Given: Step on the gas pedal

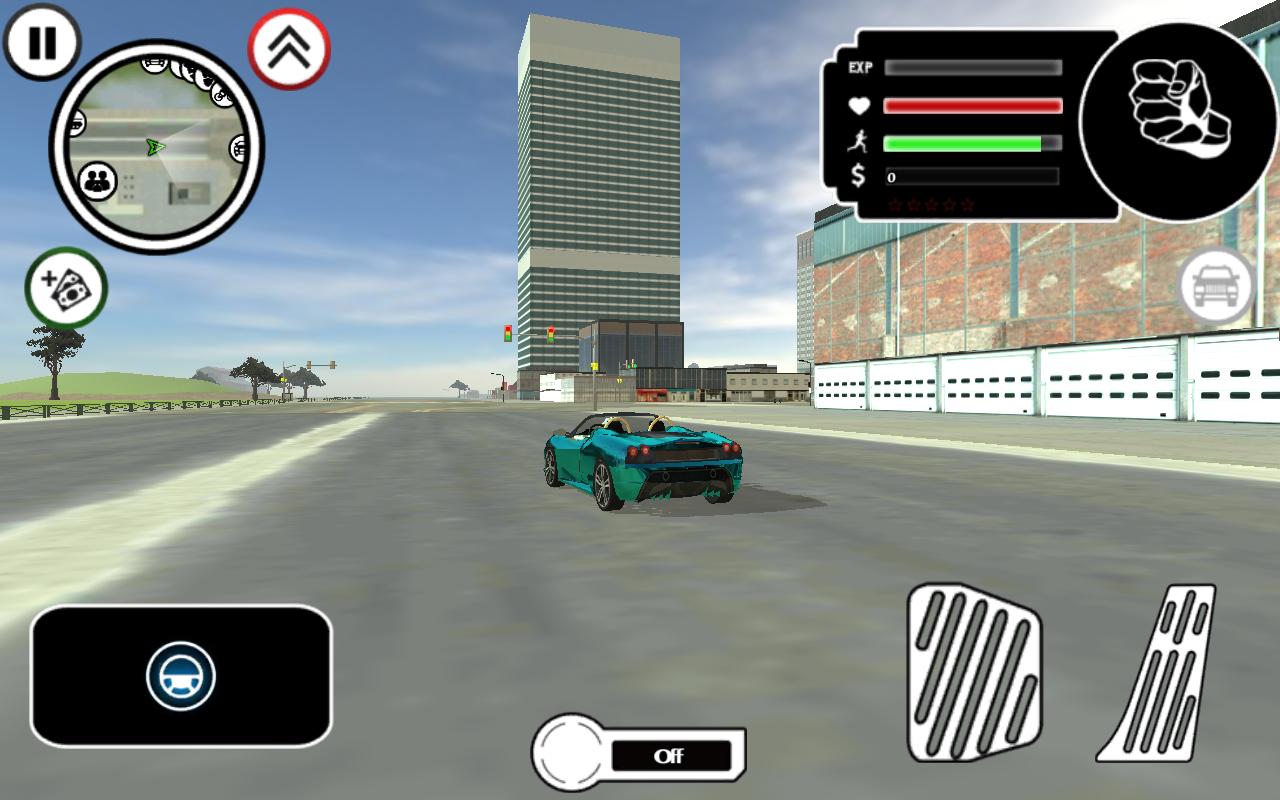Looking at the screenshot, I should (1162, 674).
